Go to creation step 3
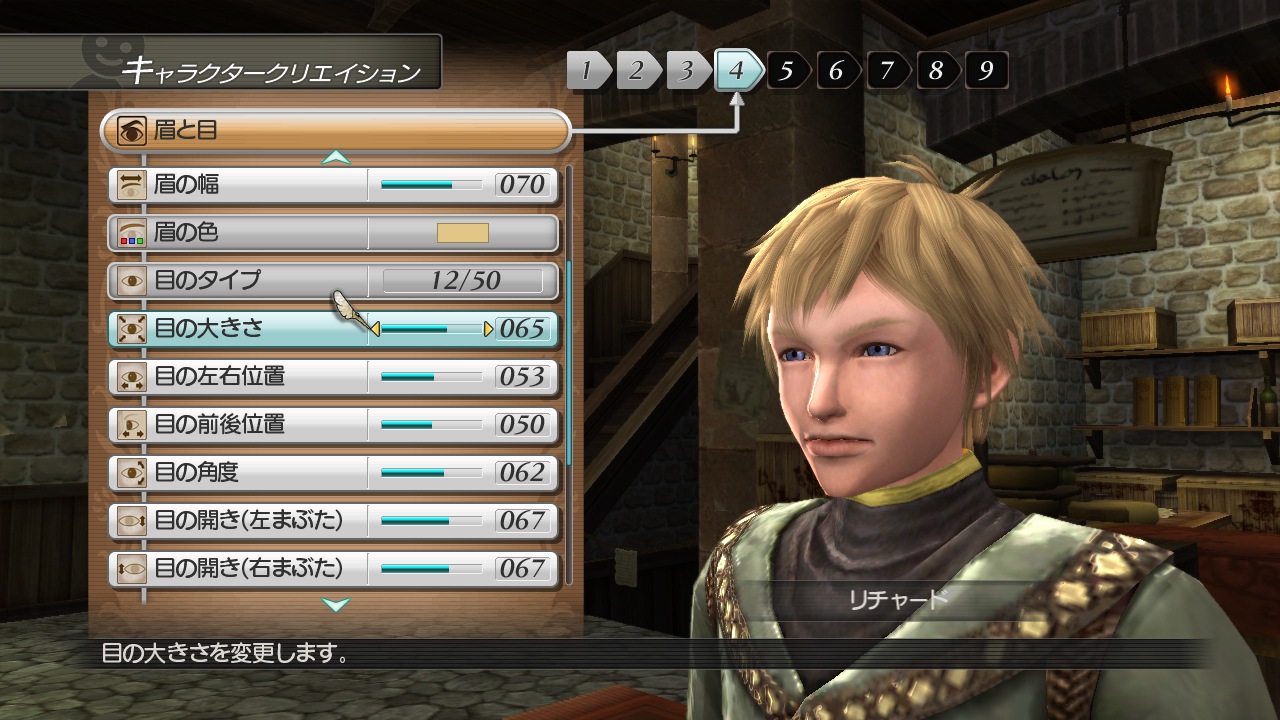Screen dimensions: 1280x720 [686, 71]
